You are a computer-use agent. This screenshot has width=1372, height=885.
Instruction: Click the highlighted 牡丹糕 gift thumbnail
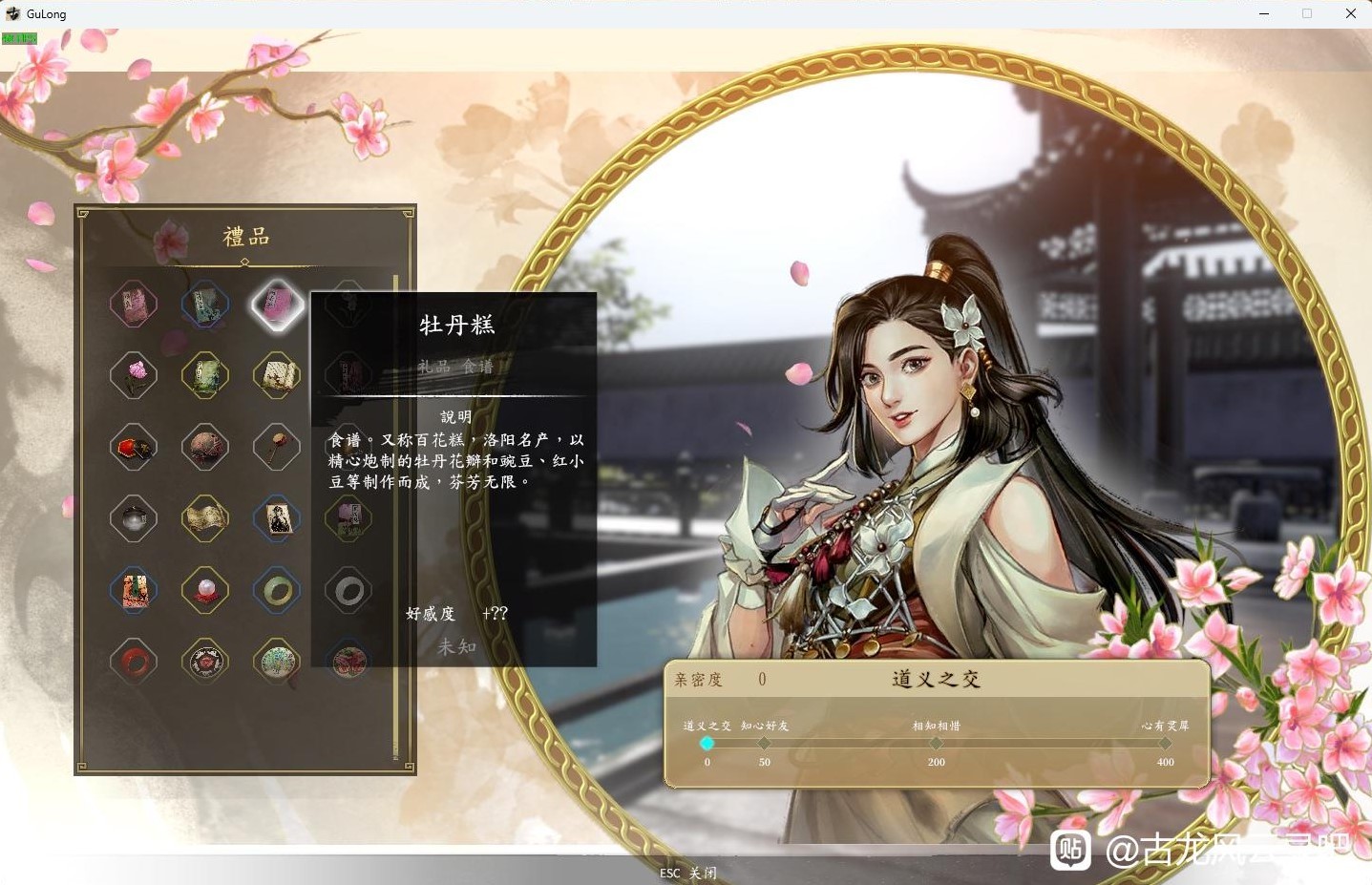(277, 304)
